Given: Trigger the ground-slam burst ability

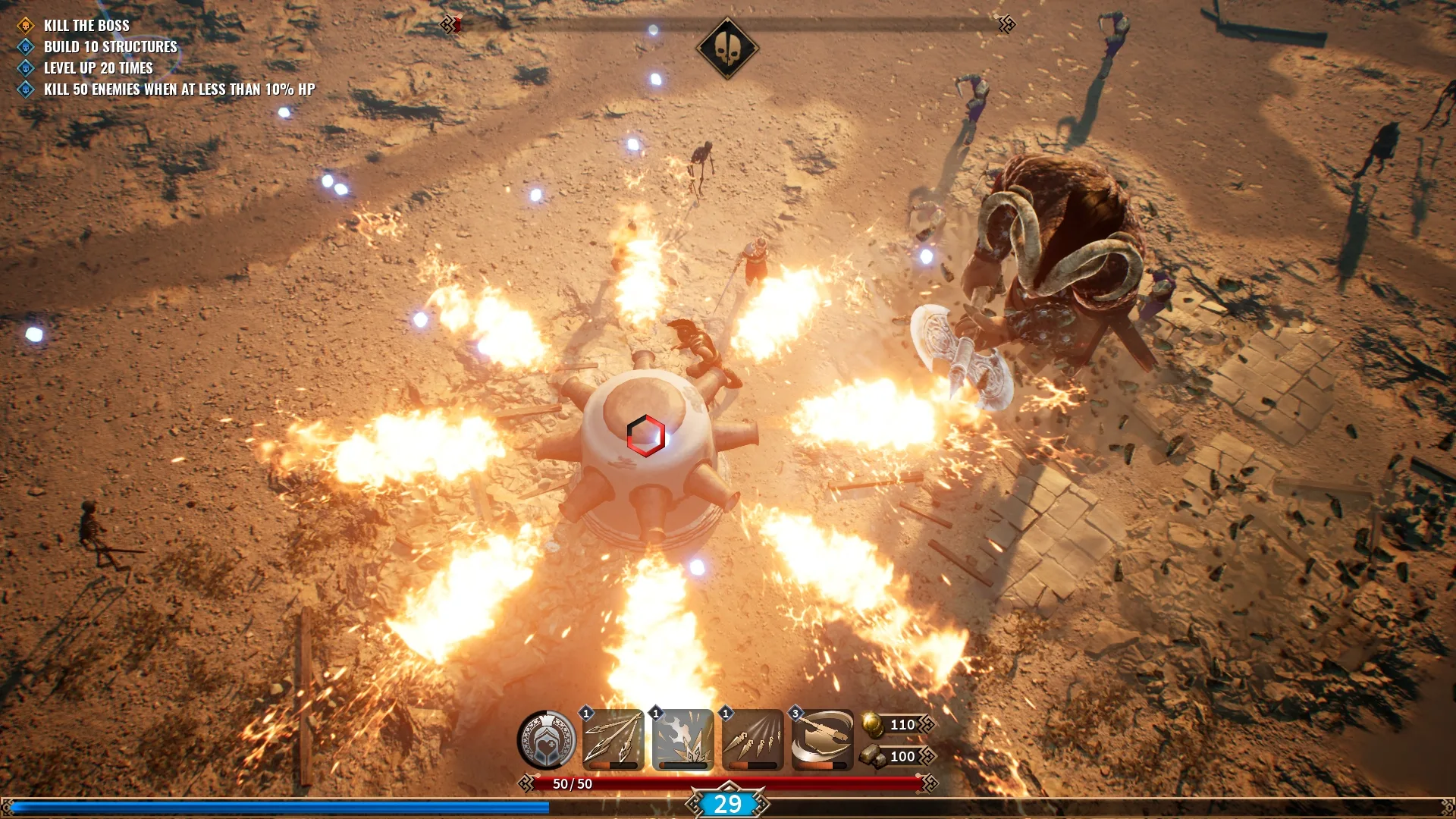Looking at the screenshot, I should [x=683, y=740].
